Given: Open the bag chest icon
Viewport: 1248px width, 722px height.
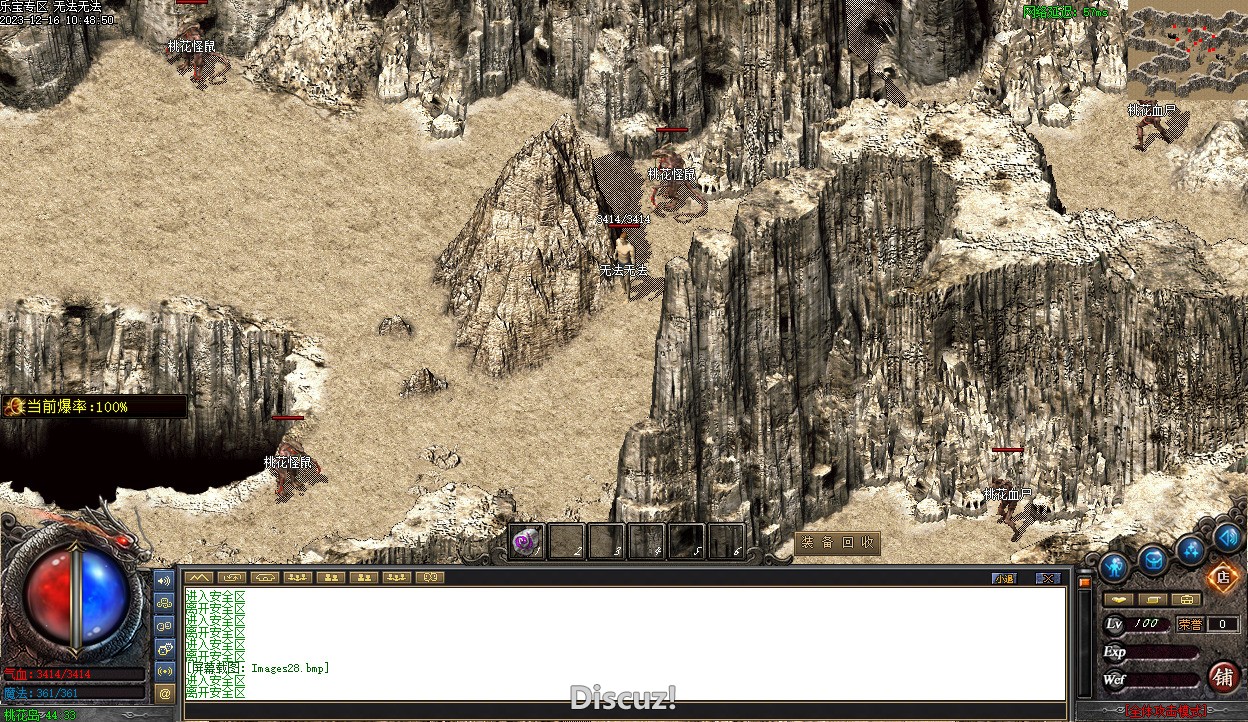Looking at the screenshot, I should point(1153,560).
